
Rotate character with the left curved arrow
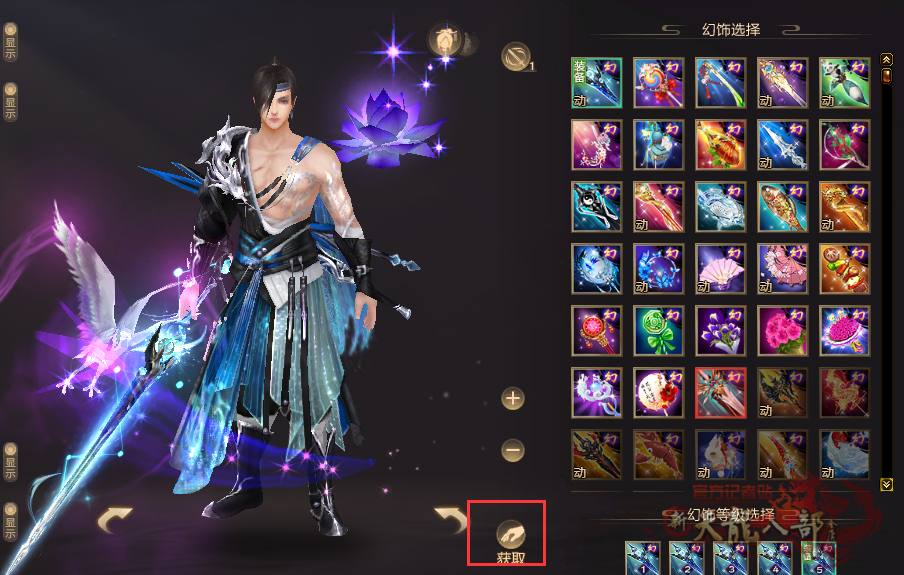point(114,519)
